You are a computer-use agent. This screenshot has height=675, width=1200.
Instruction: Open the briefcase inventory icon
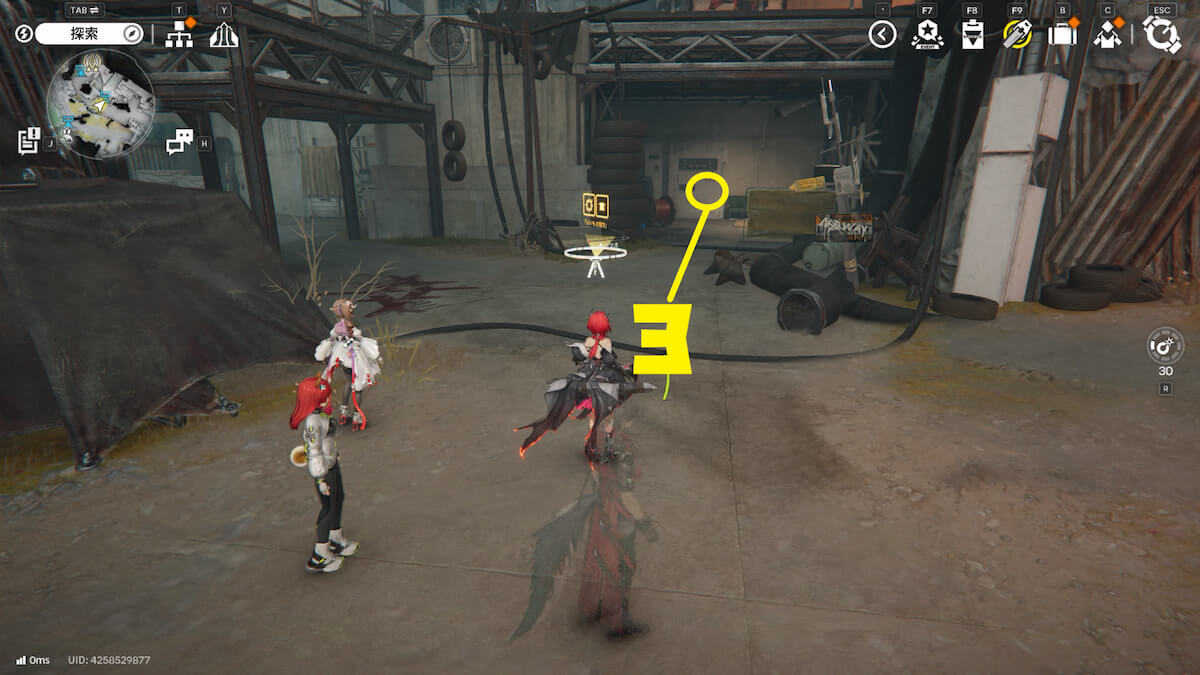[1062, 35]
